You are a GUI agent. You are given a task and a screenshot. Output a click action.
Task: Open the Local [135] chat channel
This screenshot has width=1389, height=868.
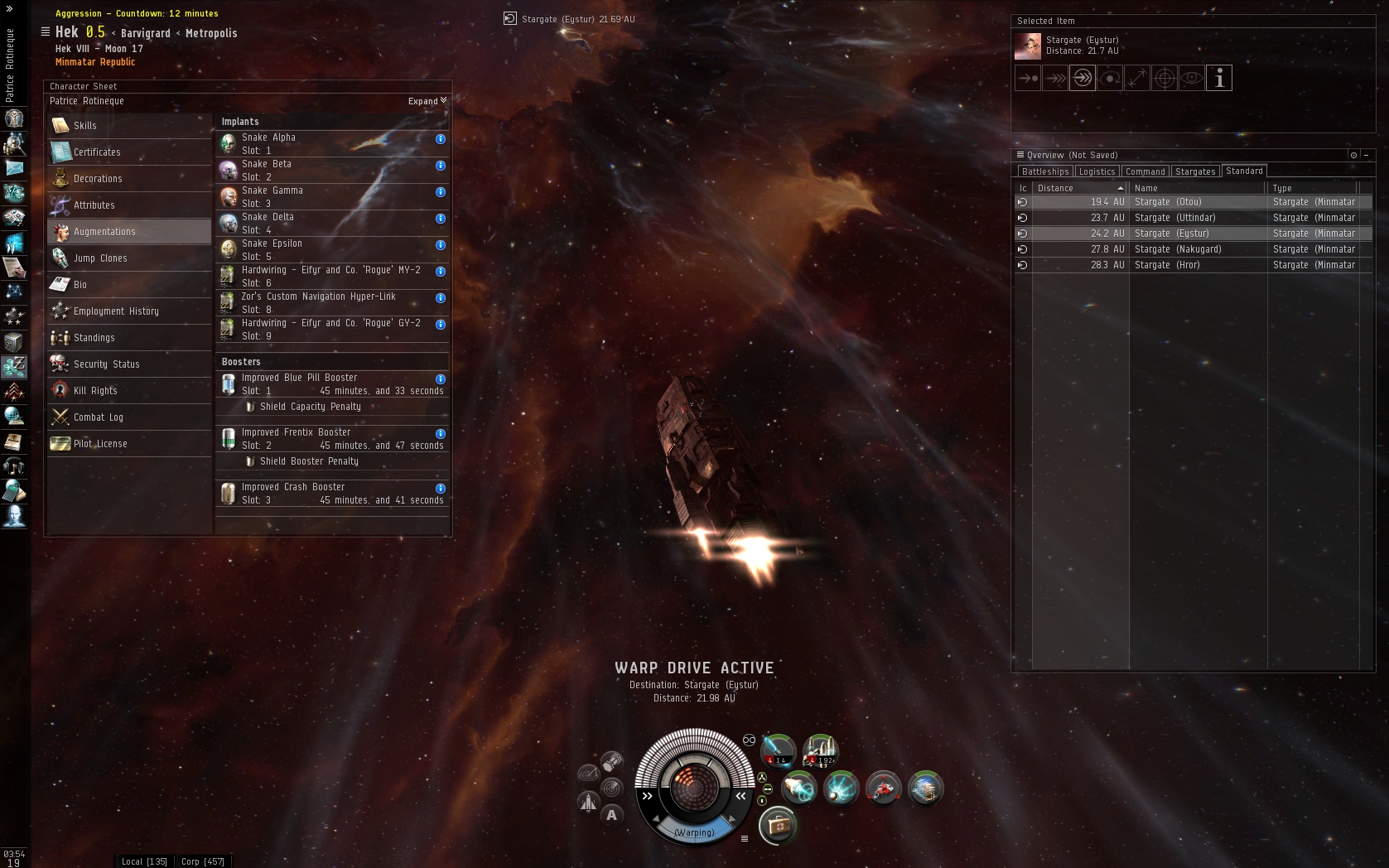click(143, 861)
